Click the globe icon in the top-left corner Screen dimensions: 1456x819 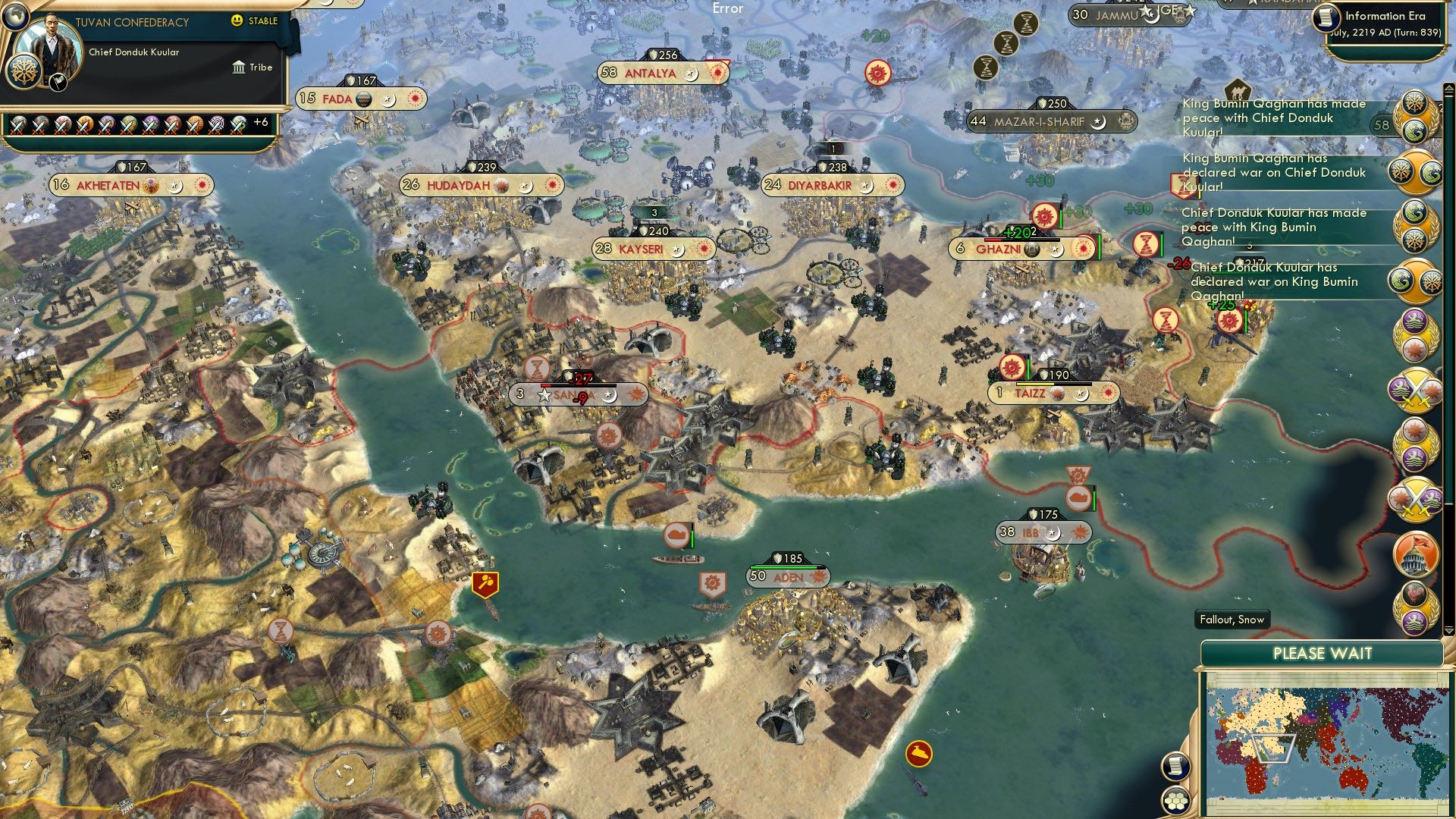pos(15,18)
